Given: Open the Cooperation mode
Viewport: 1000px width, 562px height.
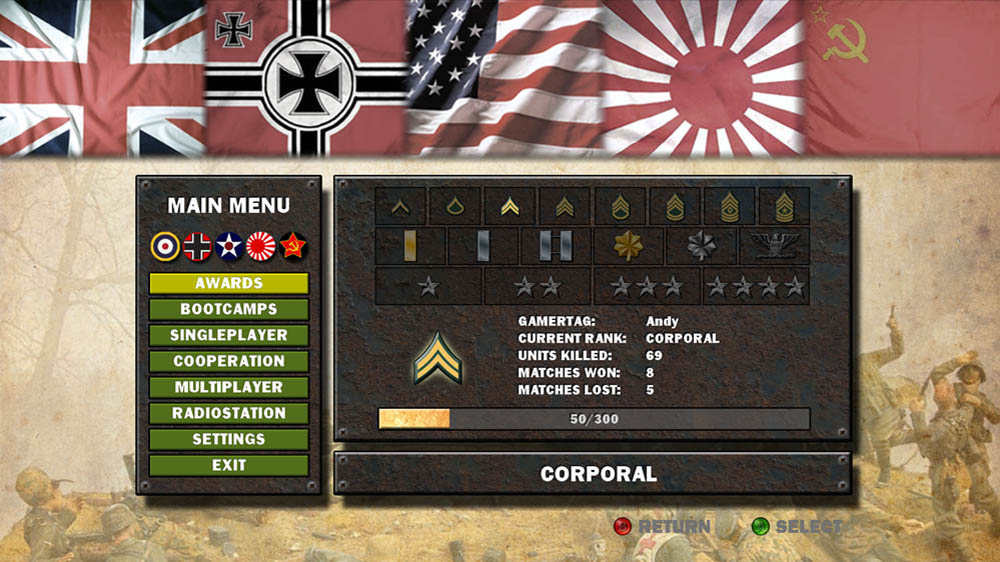Looking at the screenshot, I should pos(229,362).
